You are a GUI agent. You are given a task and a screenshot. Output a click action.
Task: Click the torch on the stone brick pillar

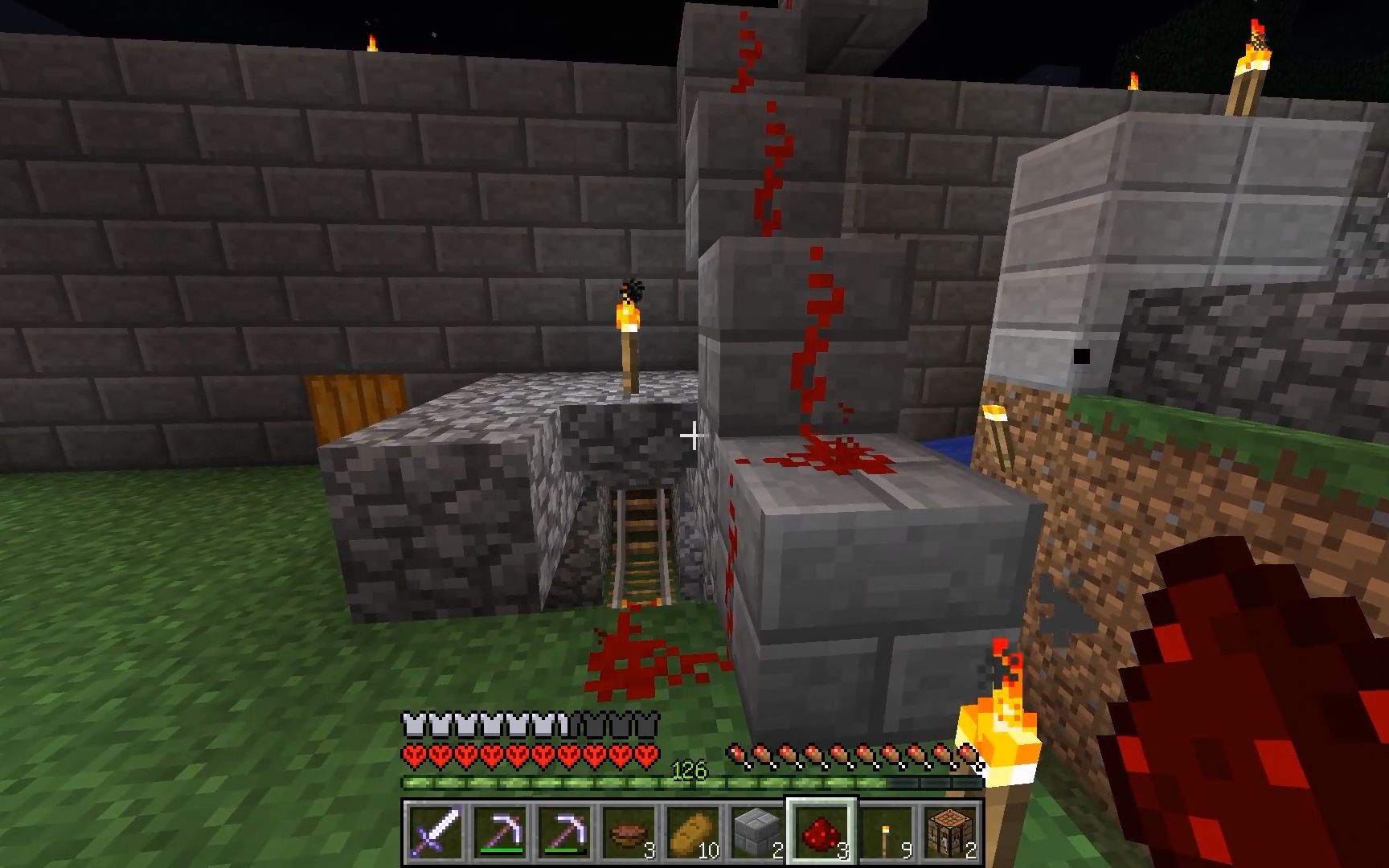click(629, 330)
